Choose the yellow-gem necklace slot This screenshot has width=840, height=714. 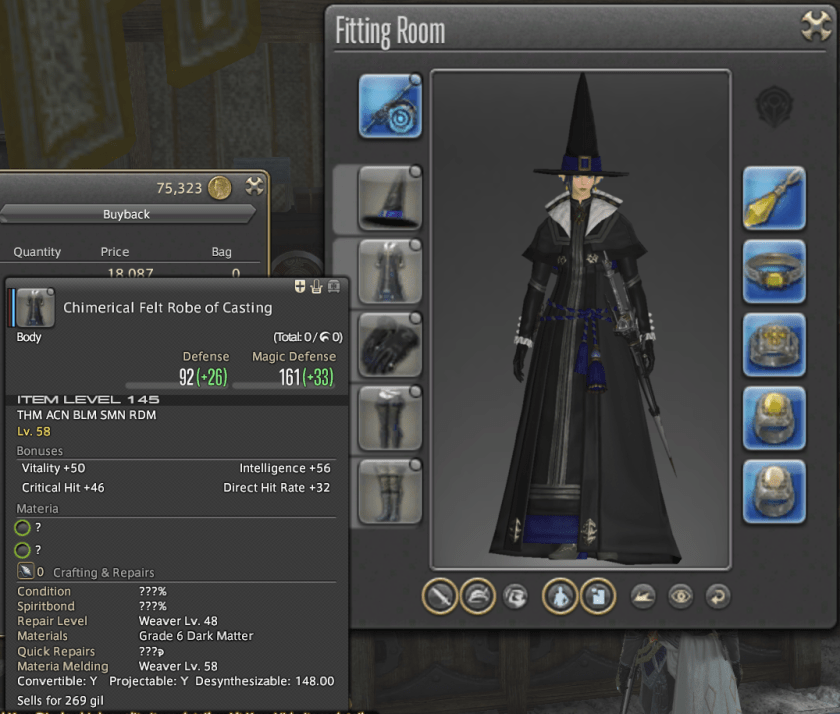[774, 271]
